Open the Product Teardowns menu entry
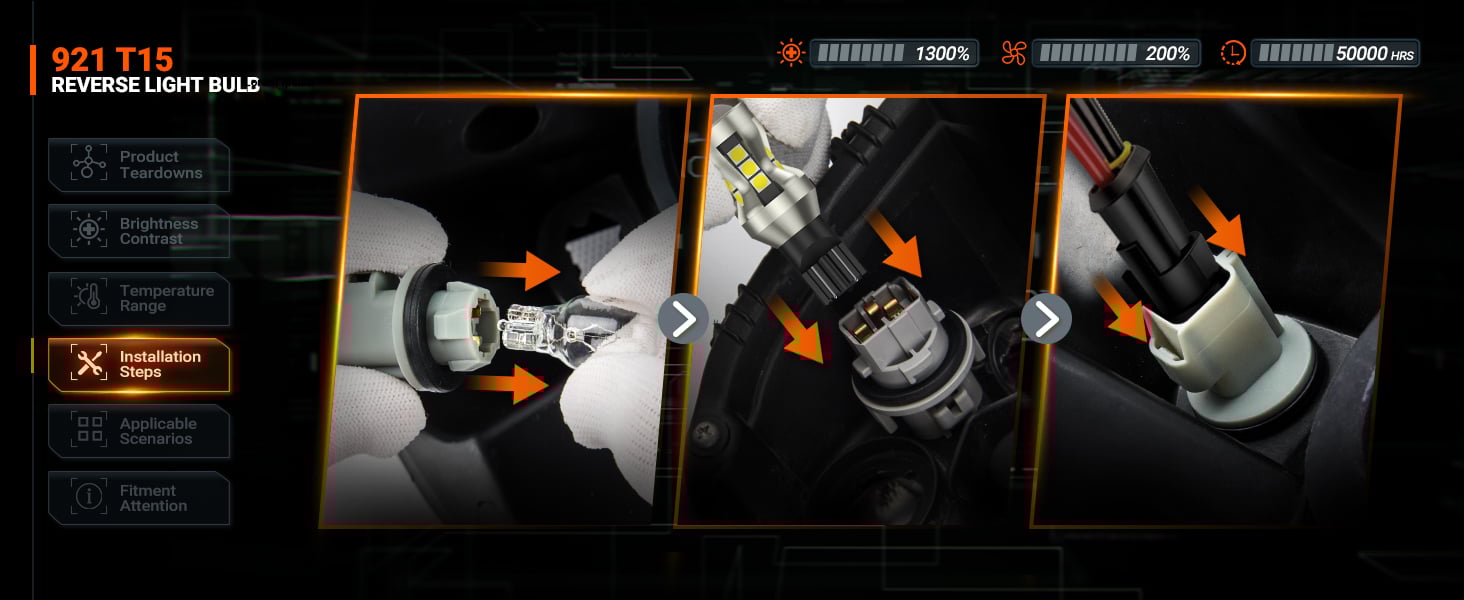 [x=139, y=165]
